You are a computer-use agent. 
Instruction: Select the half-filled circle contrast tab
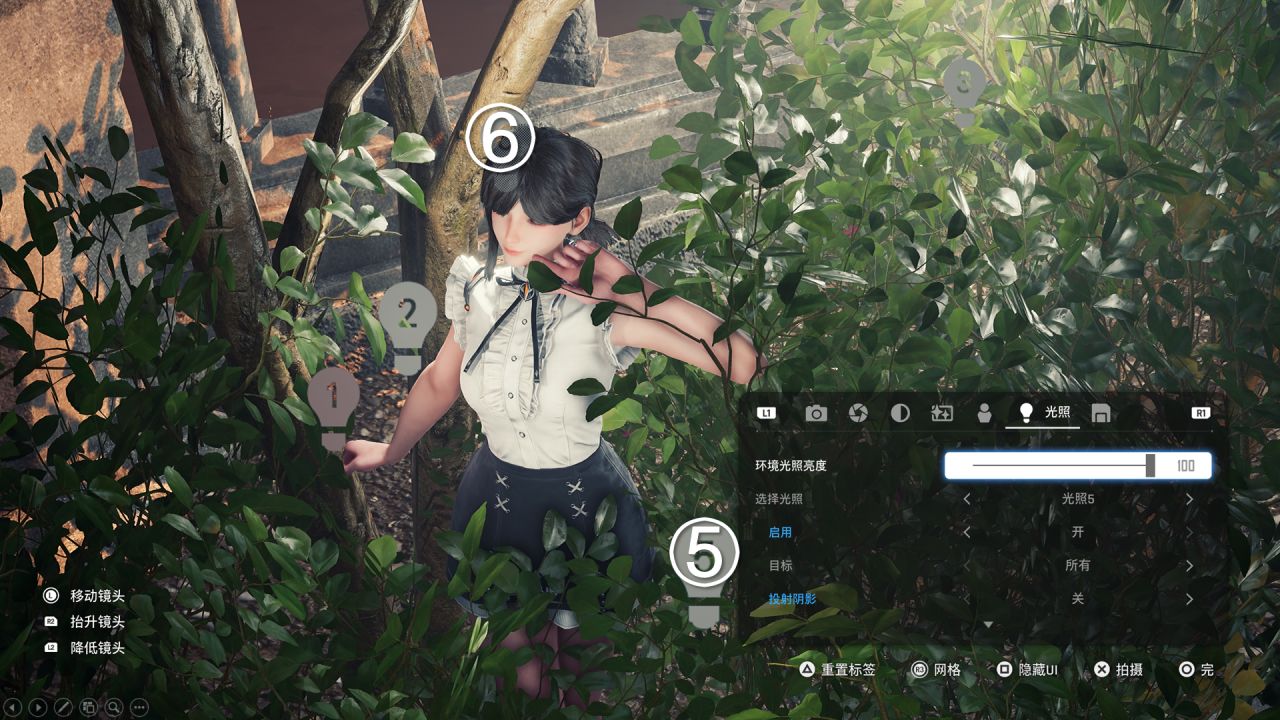click(900, 413)
